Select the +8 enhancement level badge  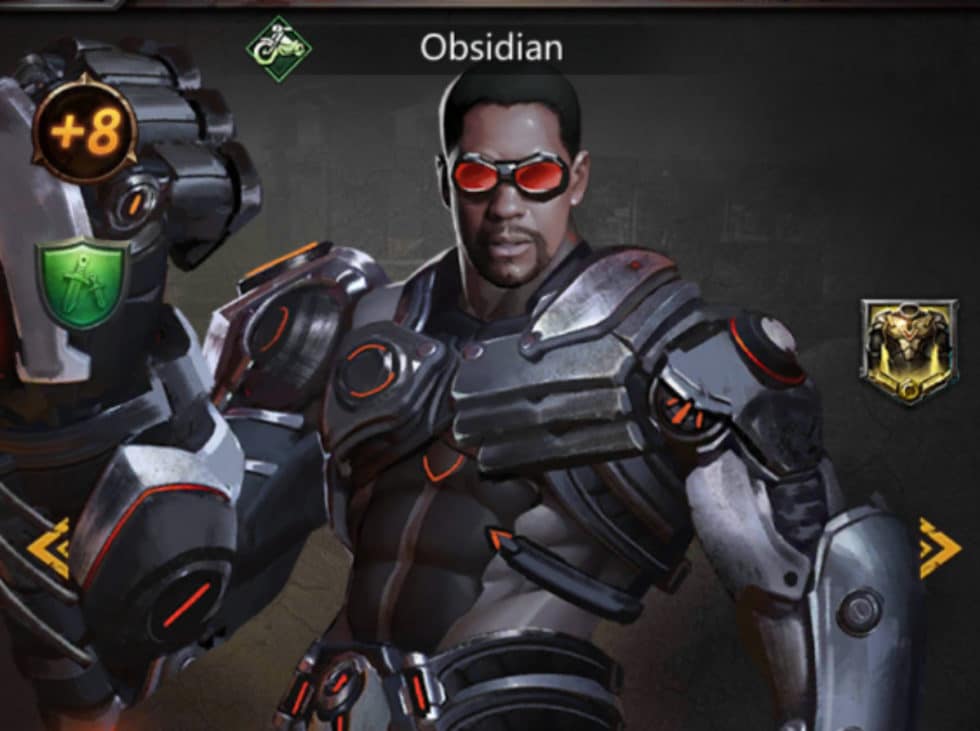[x=84, y=131]
